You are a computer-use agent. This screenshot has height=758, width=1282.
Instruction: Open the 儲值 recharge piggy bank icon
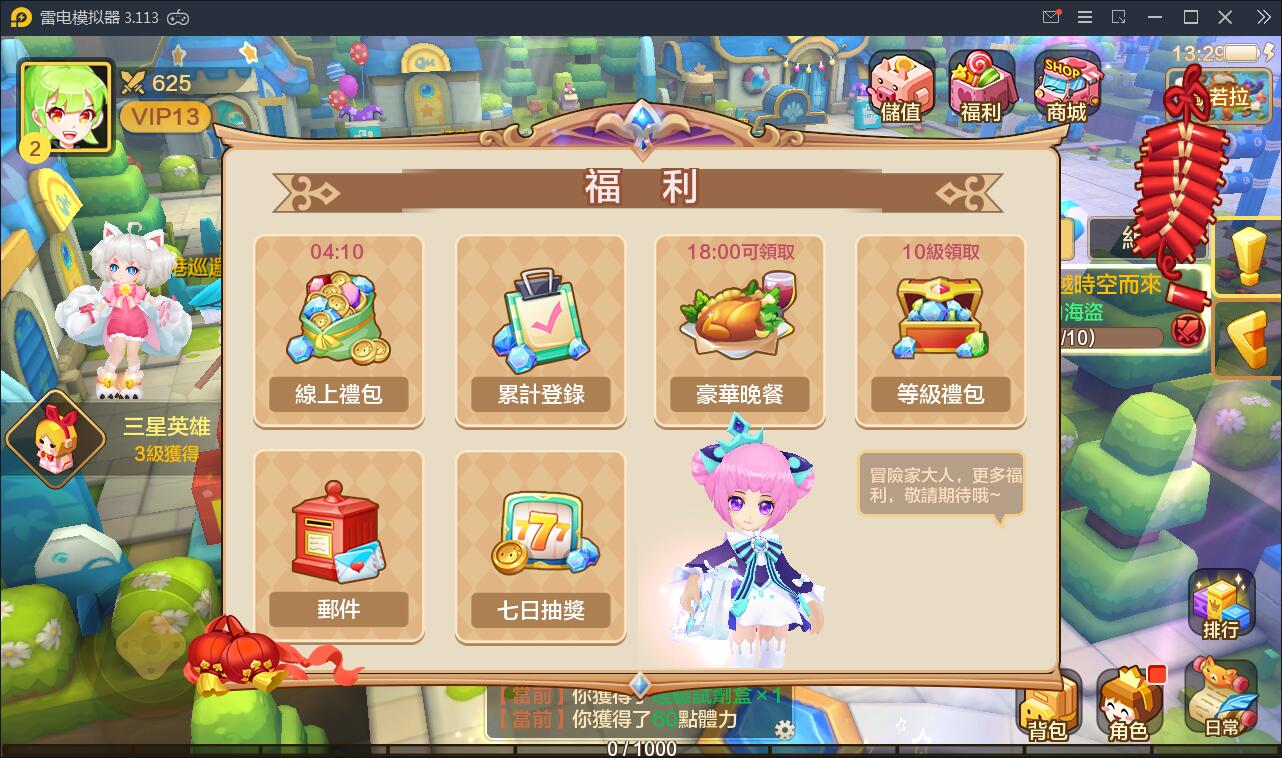click(x=900, y=82)
